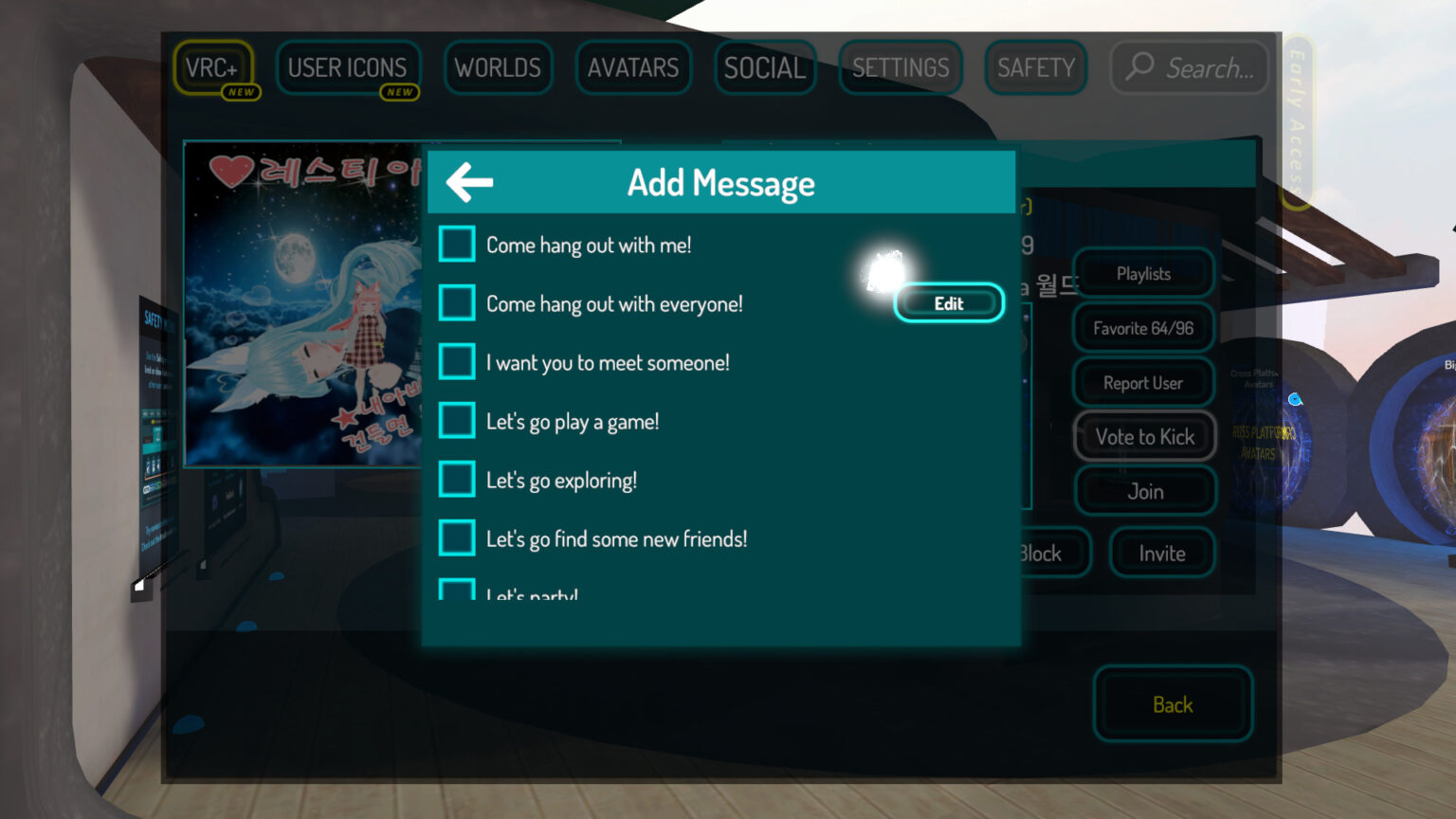The image size is (1456, 819).
Task: Open Report User
Action: (1142, 382)
